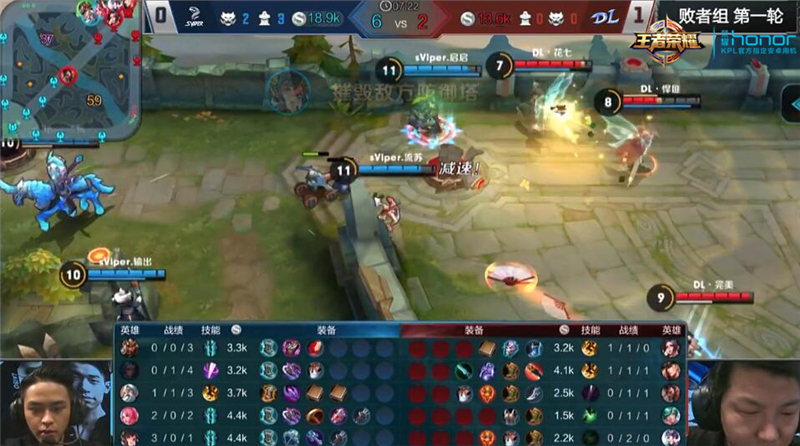
Task: Inspect the brown book item in the 1/1/0 row
Action: coord(486,348)
